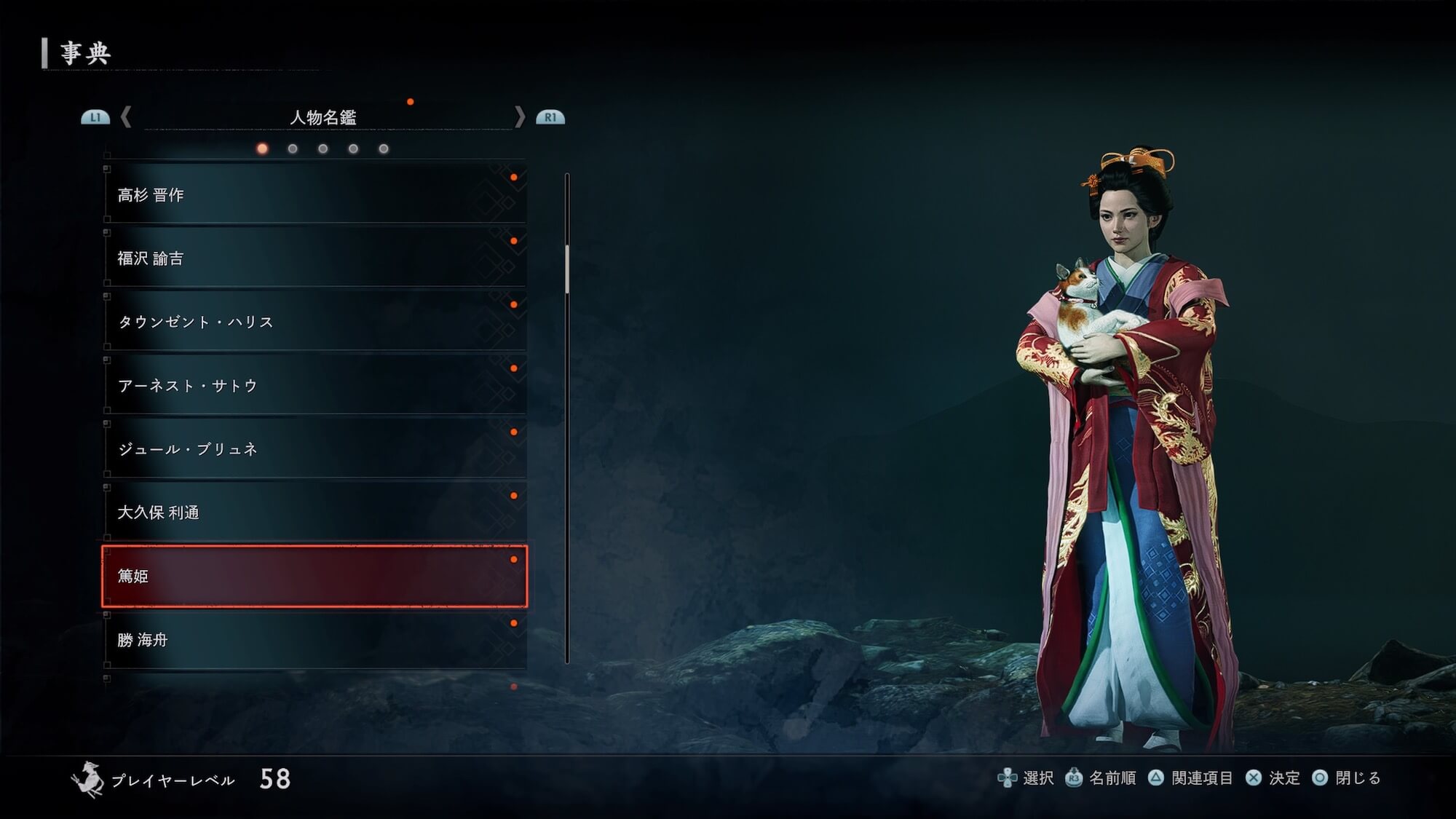Select アーネスト・サトウ in the character list
The width and height of the screenshot is (1456, 819).
click(314, 385)
